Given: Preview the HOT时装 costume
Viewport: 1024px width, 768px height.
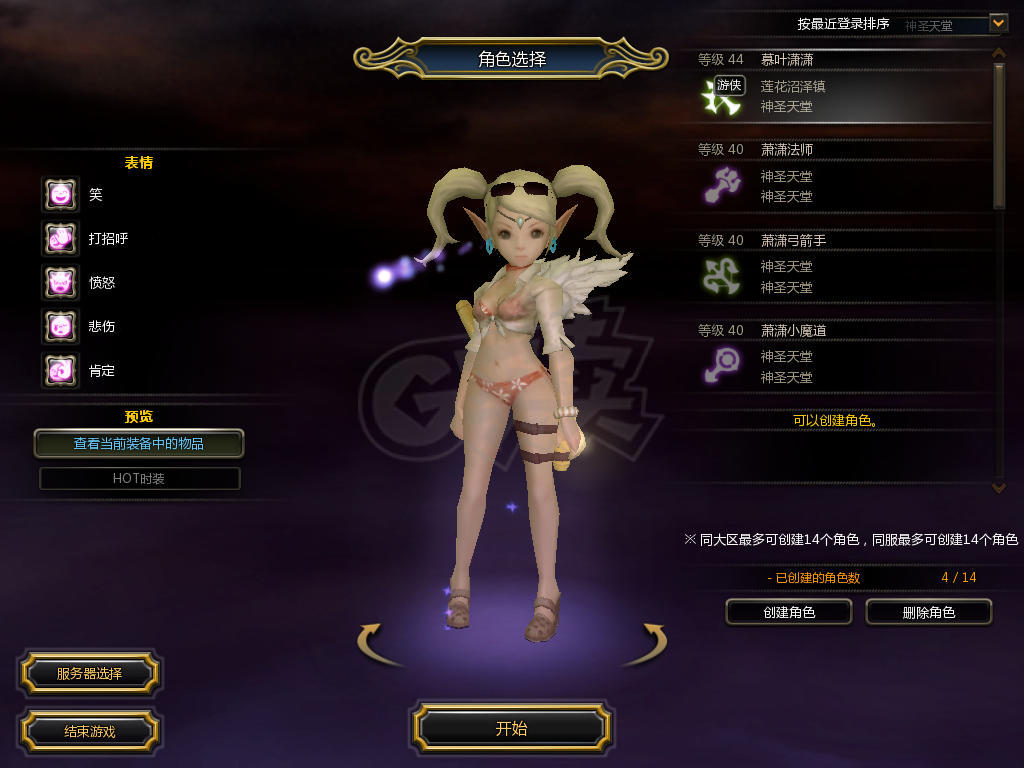Looking at the screenshot, I should [x=139, y=478].
